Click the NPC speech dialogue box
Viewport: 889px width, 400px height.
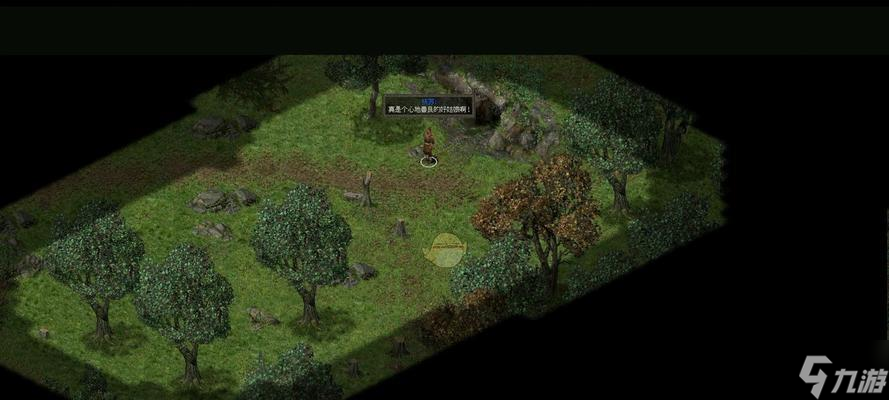[428, 105]
